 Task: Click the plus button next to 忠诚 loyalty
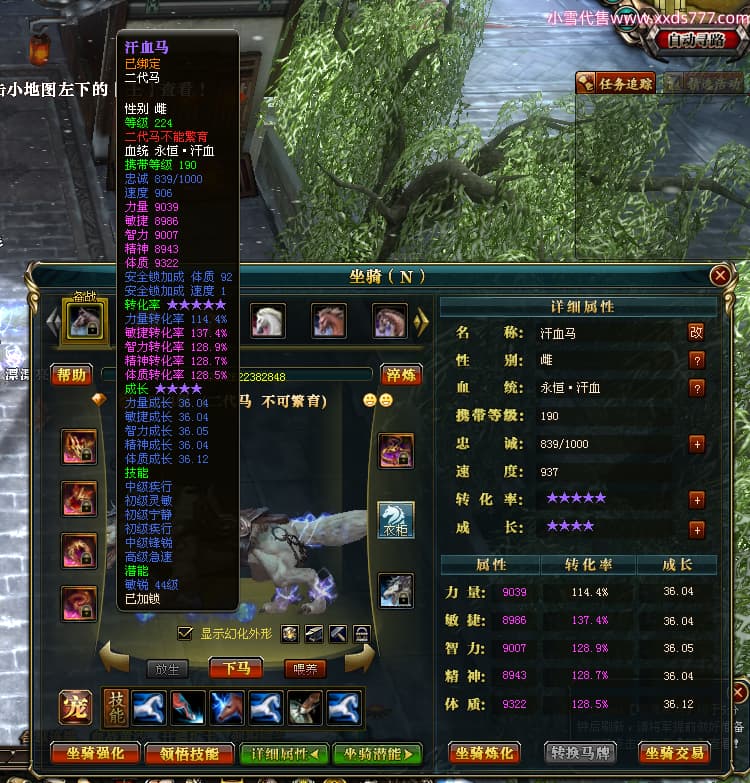[696, 443]
